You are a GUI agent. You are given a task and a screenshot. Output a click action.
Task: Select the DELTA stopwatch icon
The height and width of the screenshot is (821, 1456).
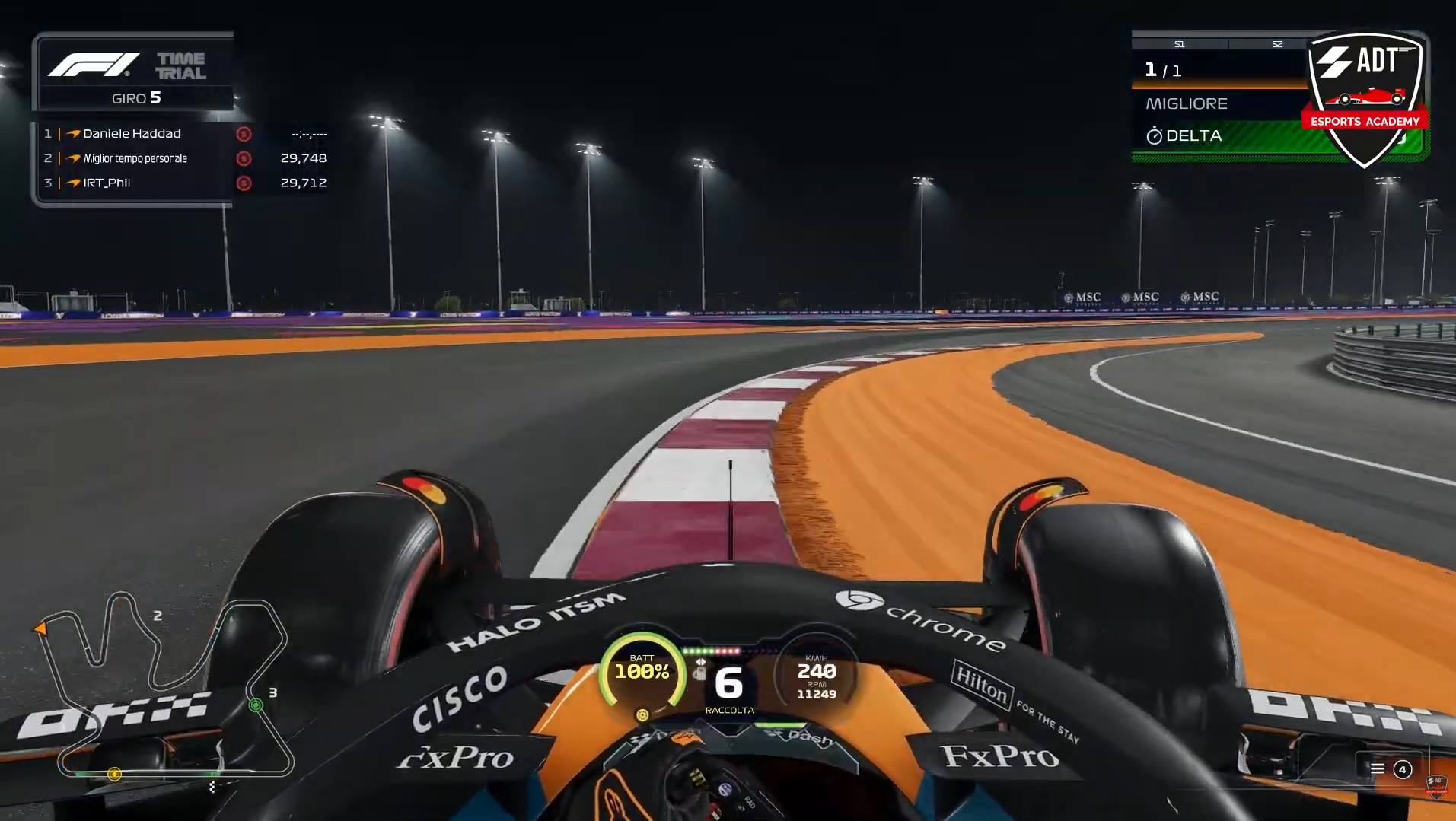click(x=1155, y=135)
